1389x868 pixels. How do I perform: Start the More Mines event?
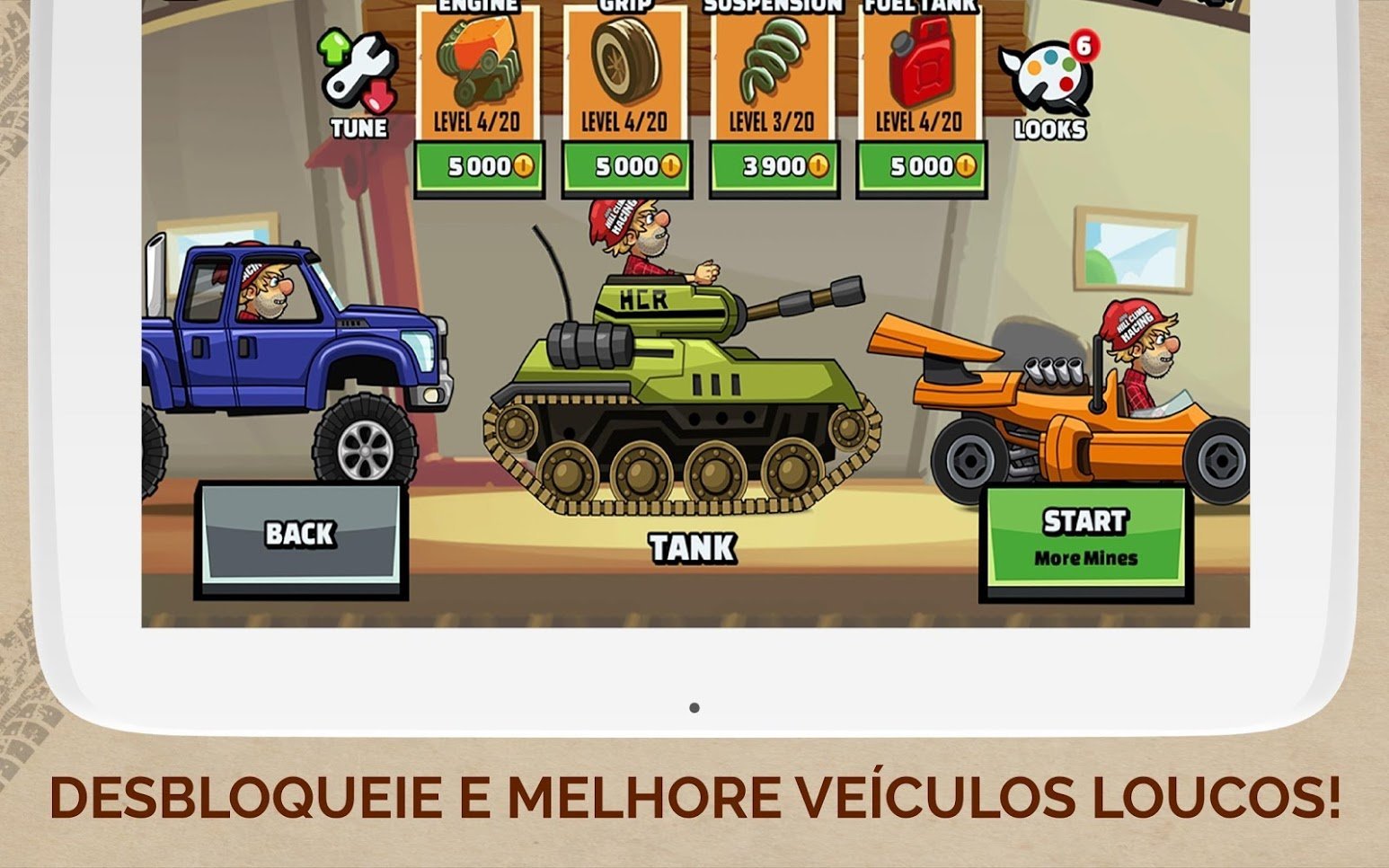coord(1084,536)
